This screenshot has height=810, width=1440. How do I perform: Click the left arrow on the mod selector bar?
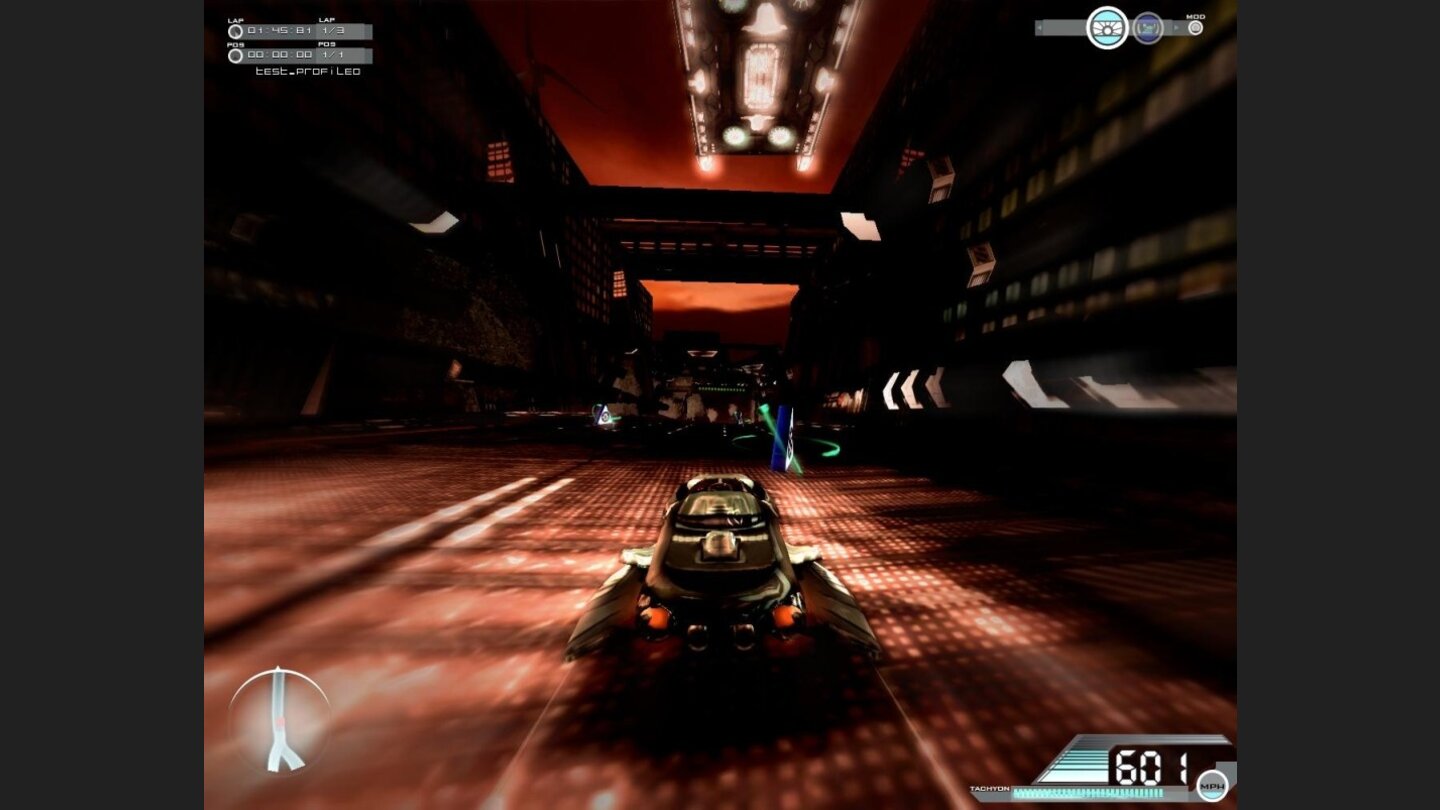[x=1040, y=27]
